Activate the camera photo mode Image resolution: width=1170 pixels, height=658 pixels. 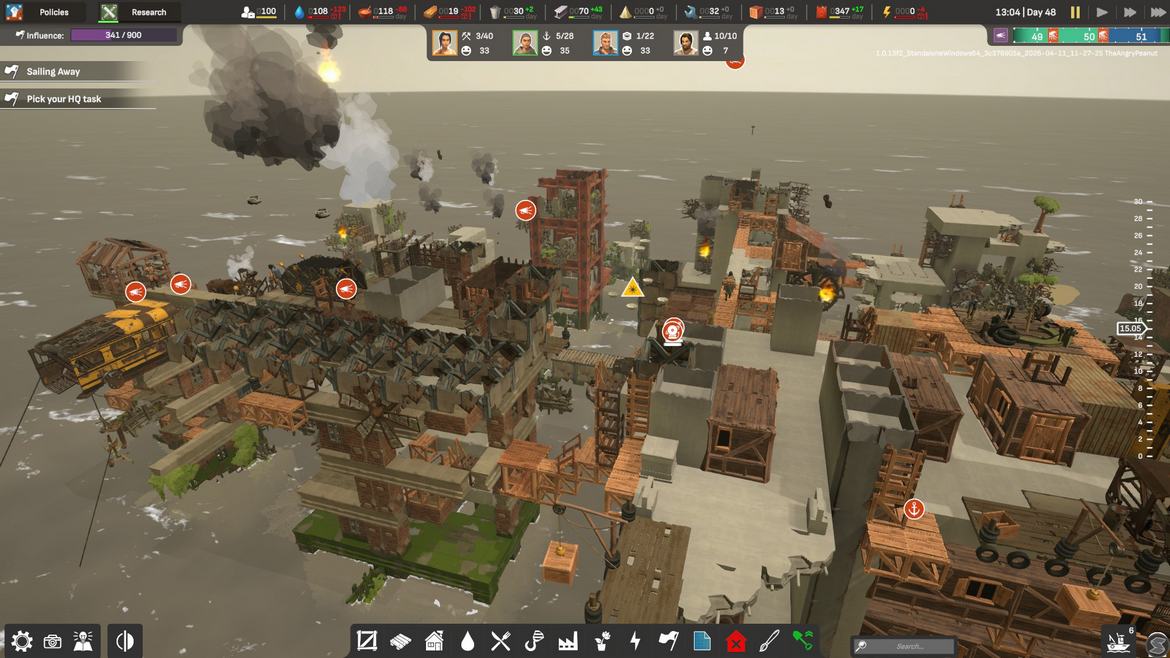click(x=53, y=641)
